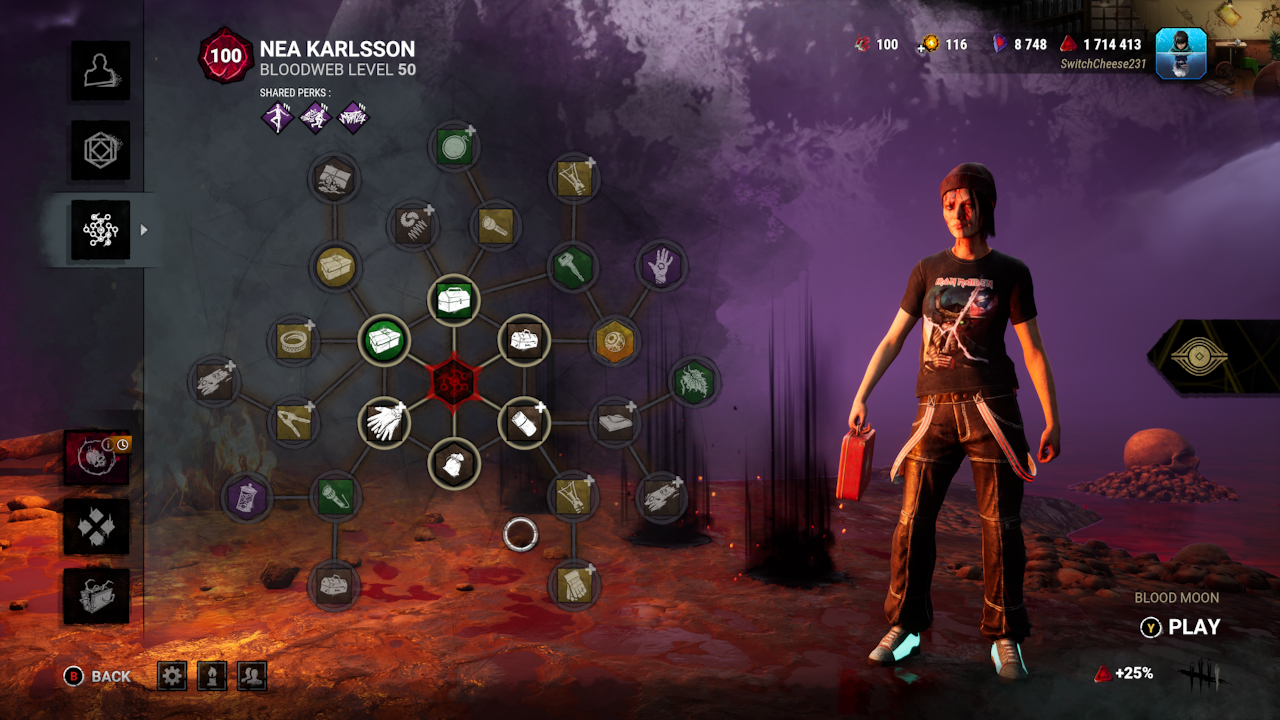Screen dimensions: 1280x720
Task: Purchase the white gloves node
Action: pos(383,422)
